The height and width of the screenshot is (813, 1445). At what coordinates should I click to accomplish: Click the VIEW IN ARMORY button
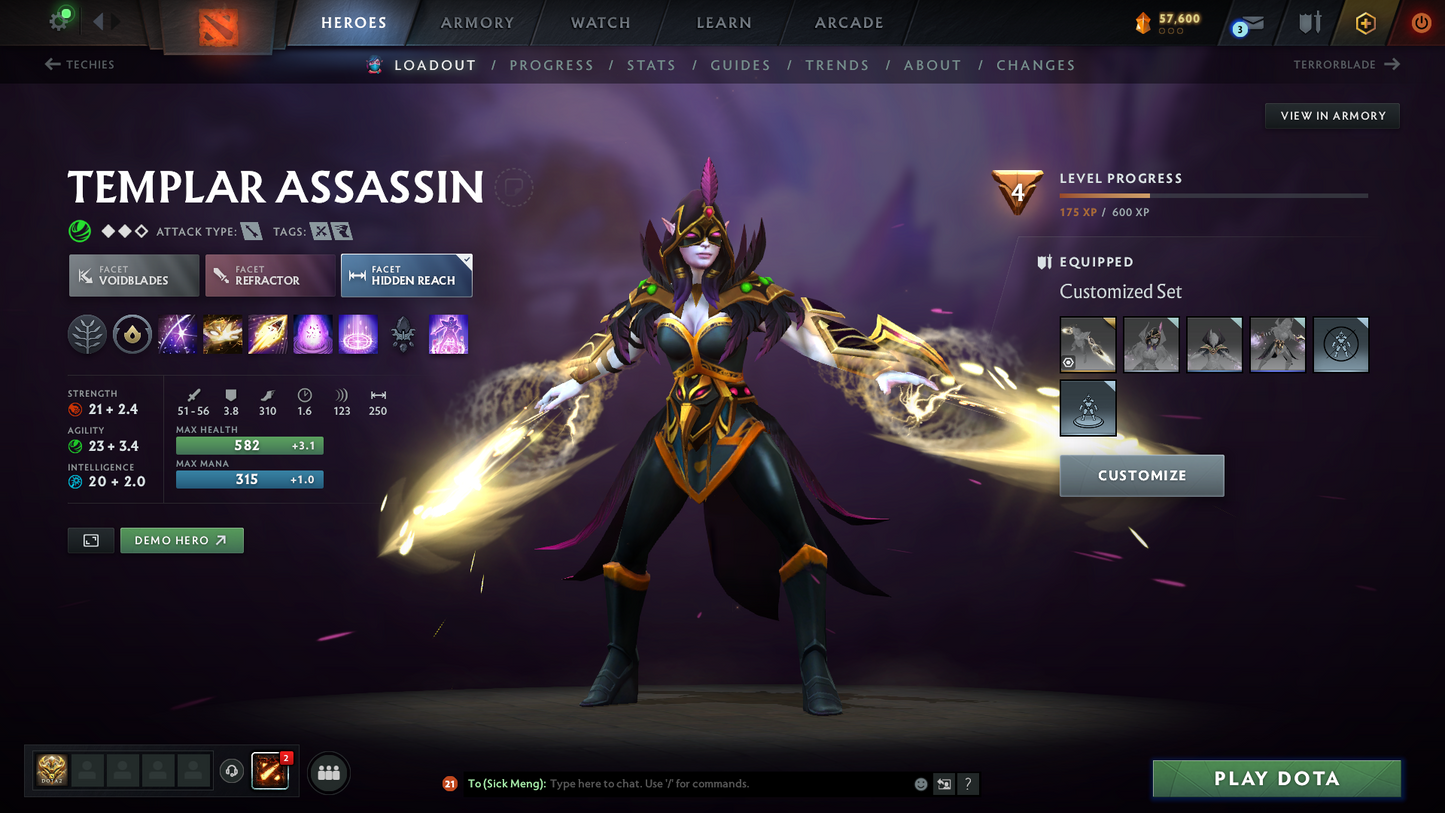click(x=1332, y=115)
